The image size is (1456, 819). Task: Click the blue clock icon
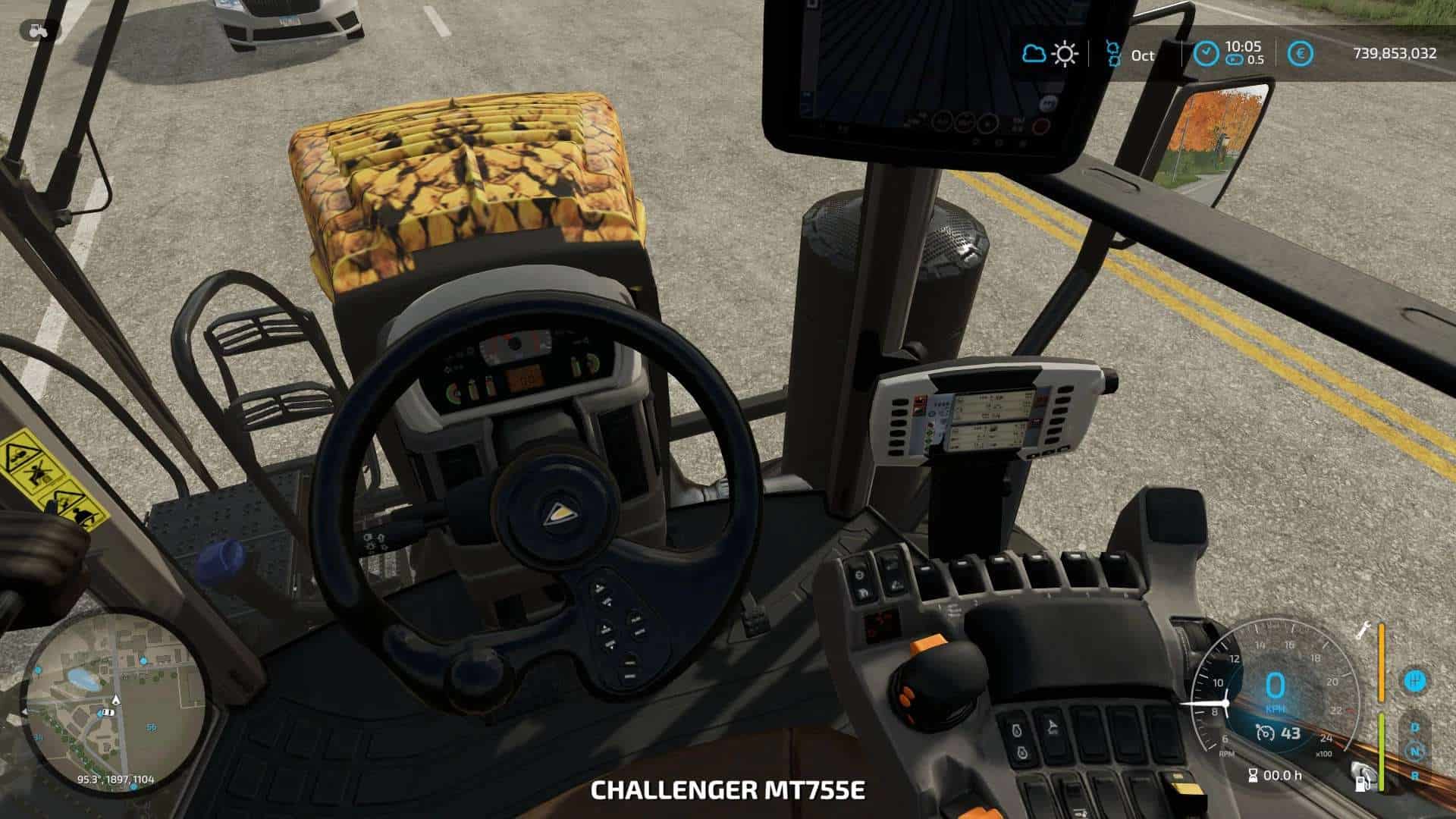tap(1205, 53)
